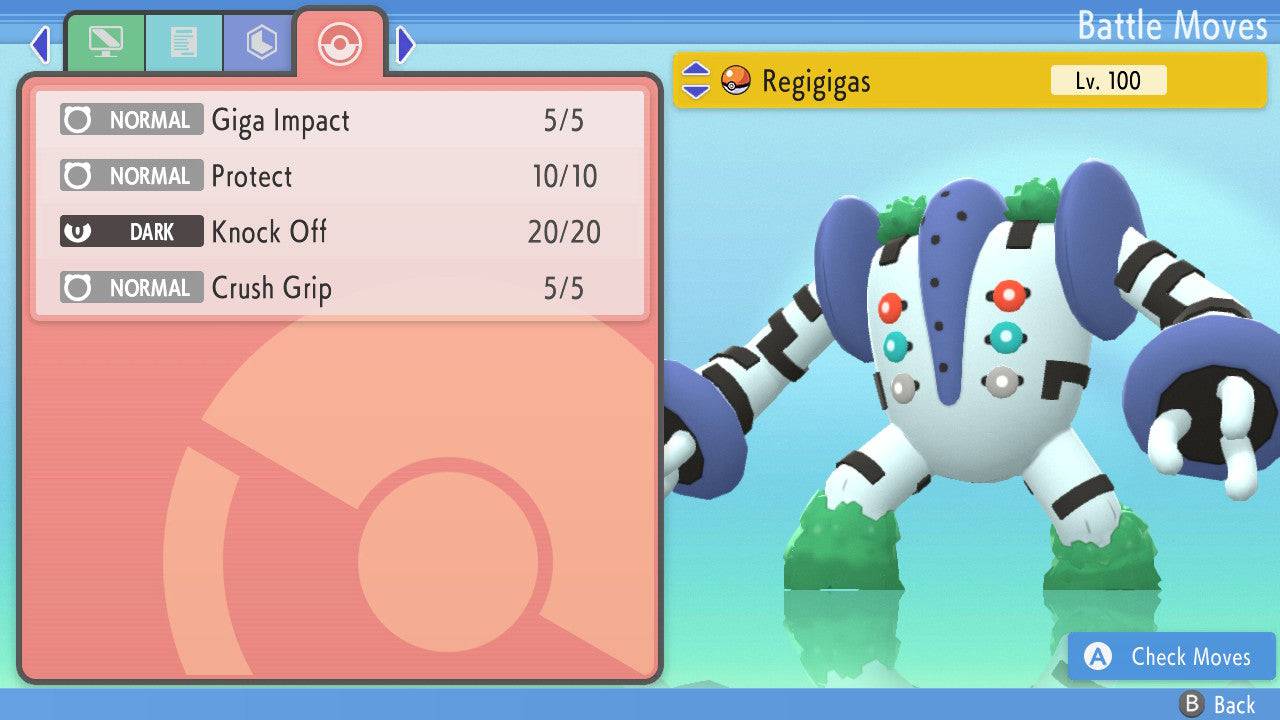Select the Knock Off move entry
Image resolution: width=1280 pixels, height=720 pixels.
pos(267,232)
